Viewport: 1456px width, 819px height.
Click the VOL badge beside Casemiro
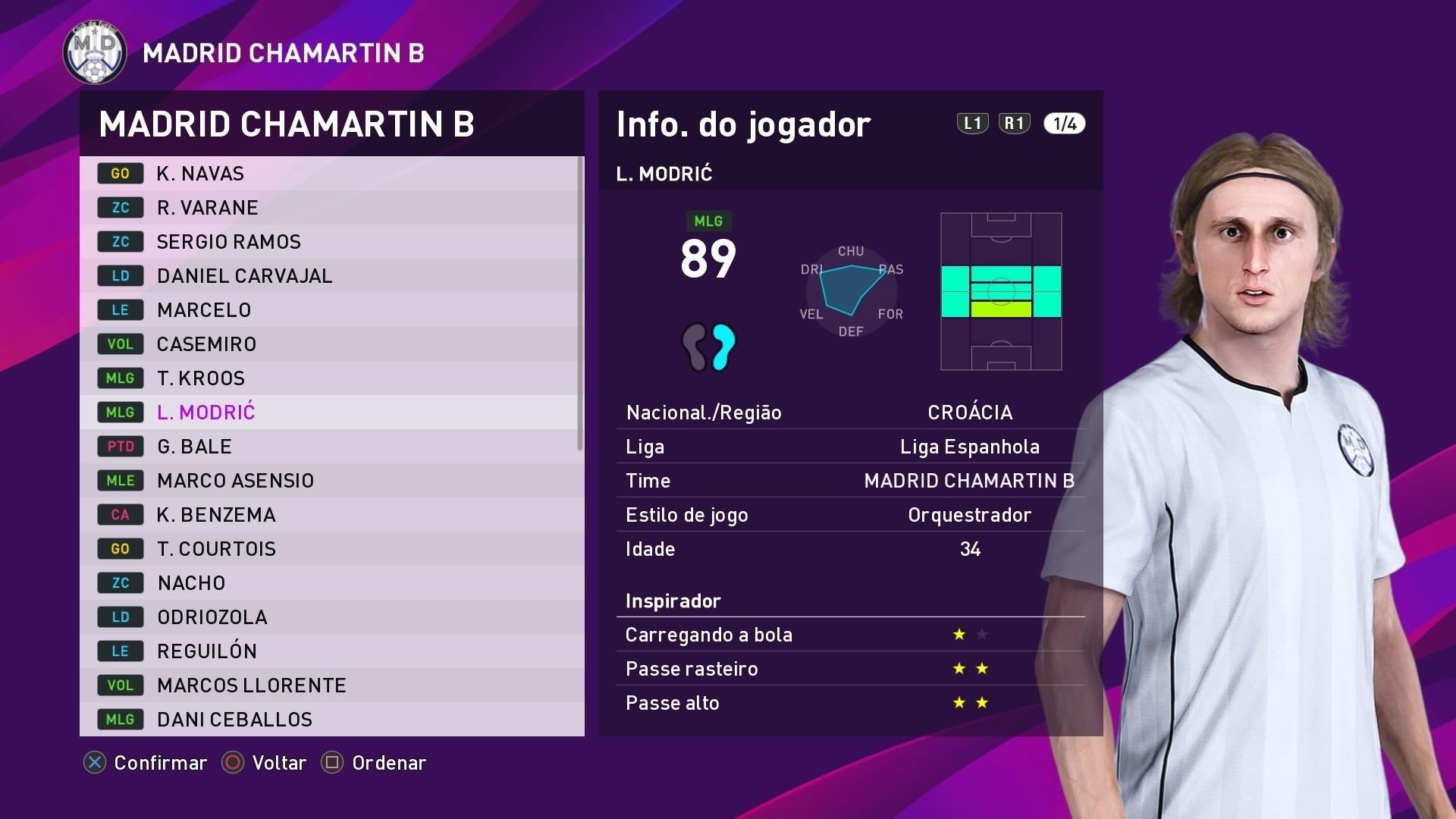click(x=120, y=344)
